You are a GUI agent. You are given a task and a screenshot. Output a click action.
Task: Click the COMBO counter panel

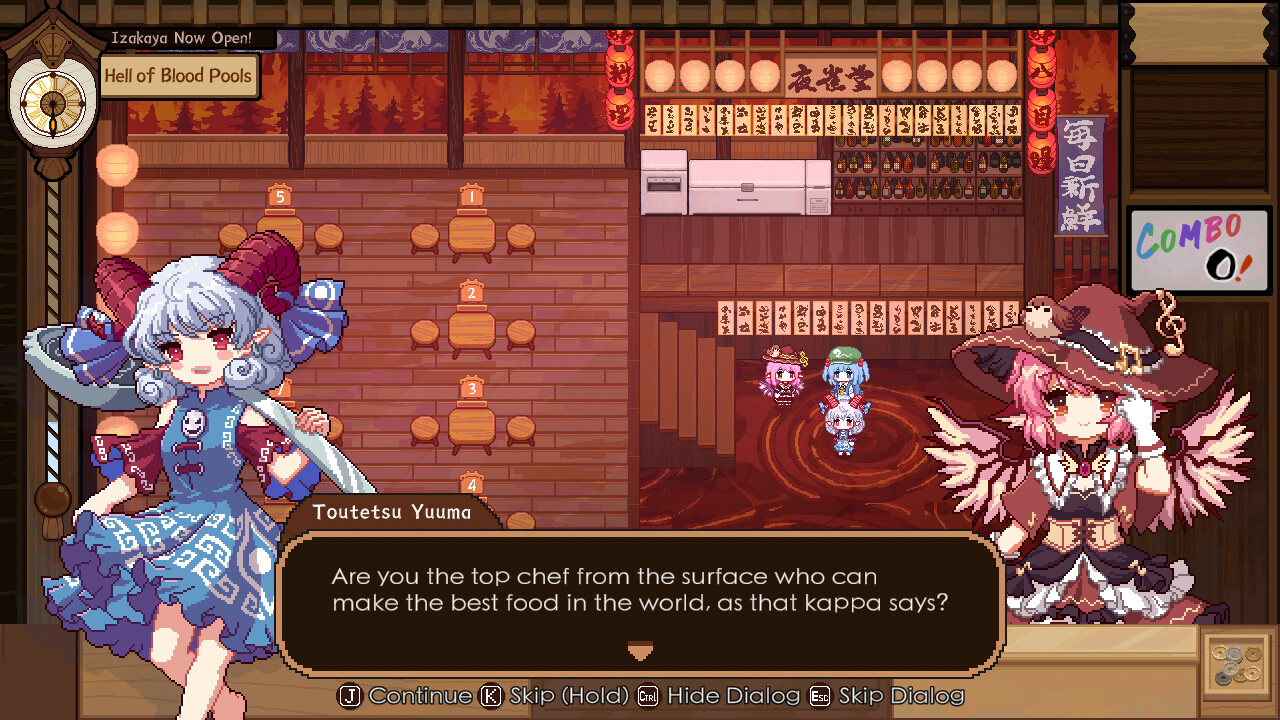[1198, 249]
